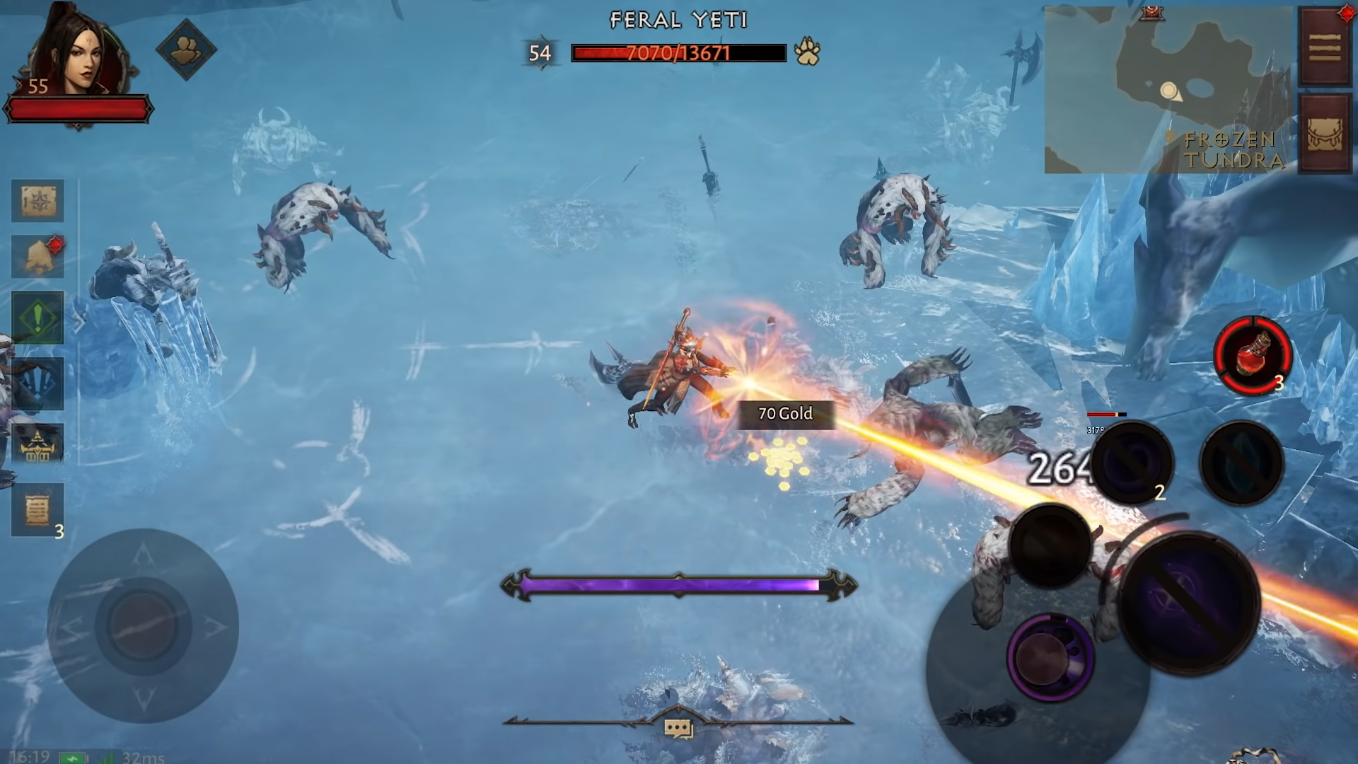The width and height of the screenshot is (1358, 764).
Task: Drink a health potion from the red flask button
Action: pos(1251,354)
